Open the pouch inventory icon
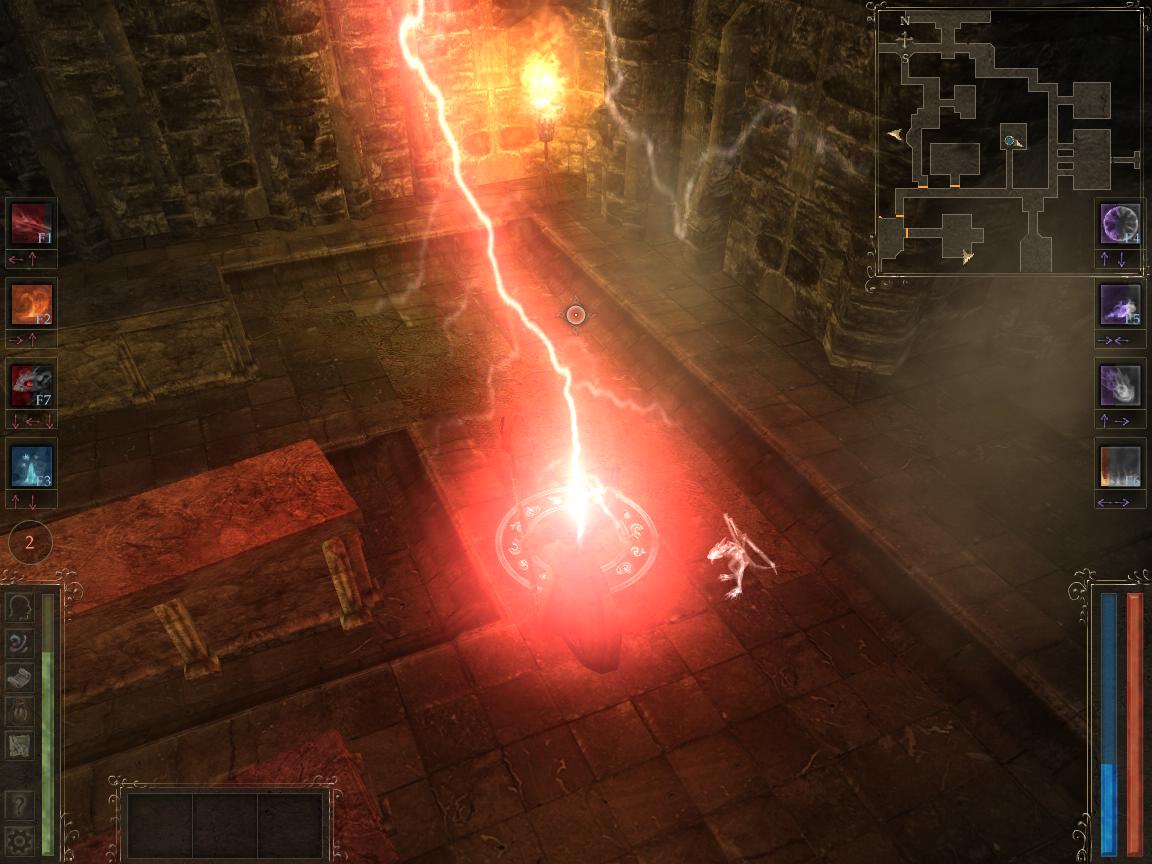The image size is (1152, 864). click(20, 710)
